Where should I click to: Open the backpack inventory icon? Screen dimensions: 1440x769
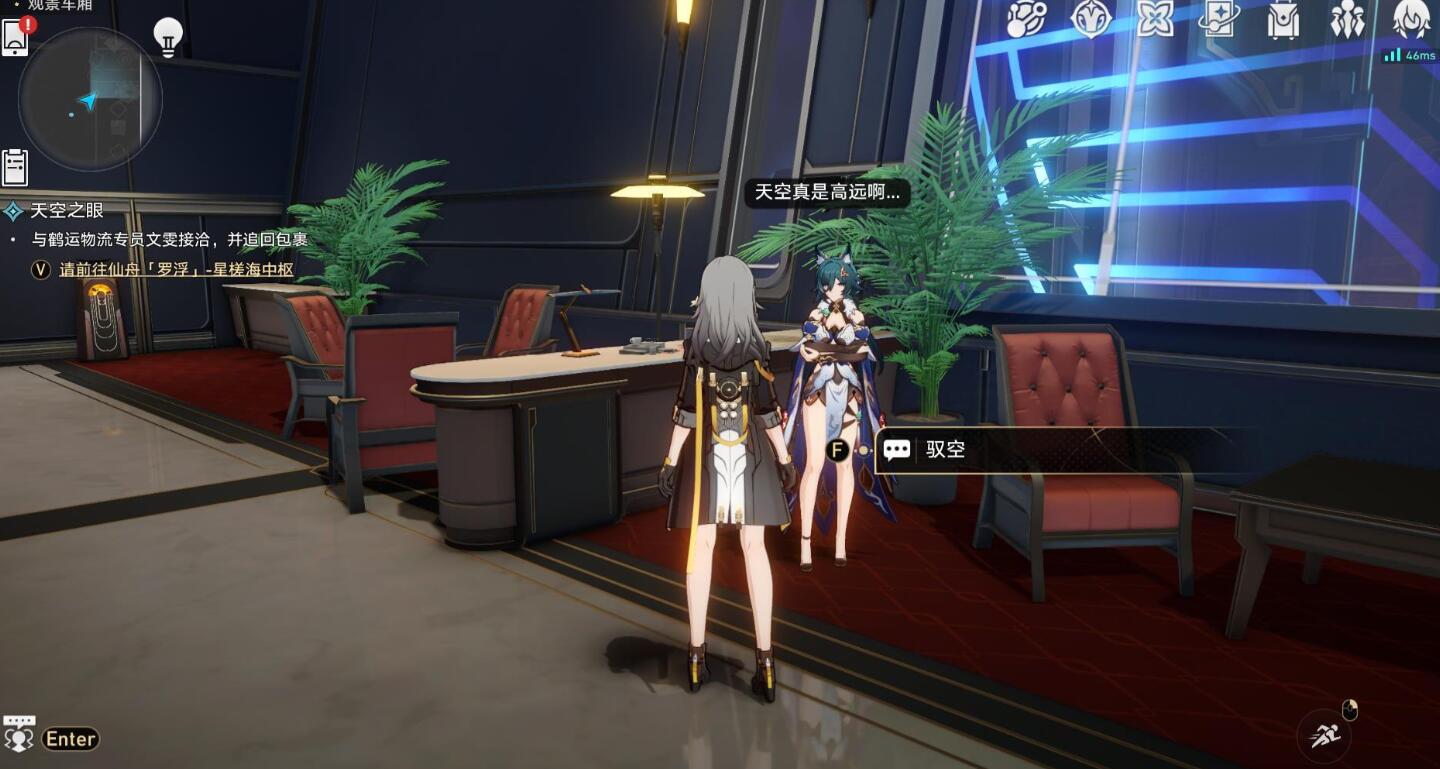click(1283, 19)
